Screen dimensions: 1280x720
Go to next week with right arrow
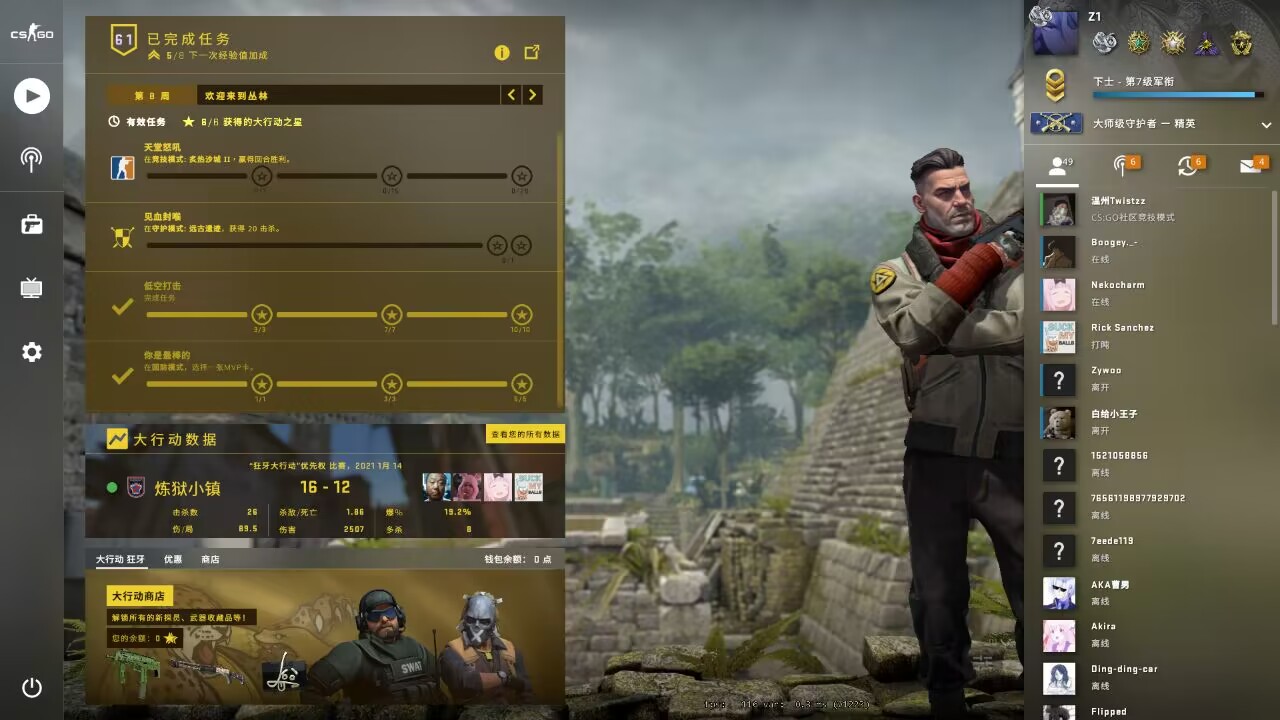pyautogui.click(x=532, y=94)
